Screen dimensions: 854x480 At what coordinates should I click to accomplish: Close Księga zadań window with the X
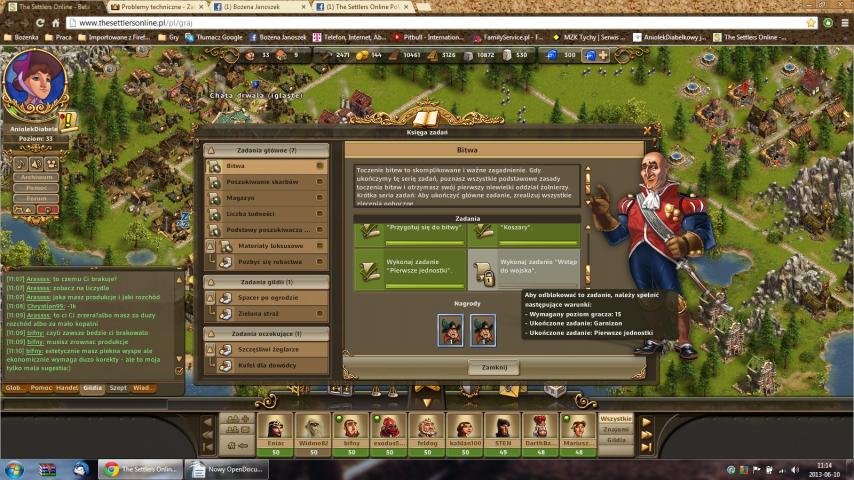pyautogui.click(x=648, y=131)
